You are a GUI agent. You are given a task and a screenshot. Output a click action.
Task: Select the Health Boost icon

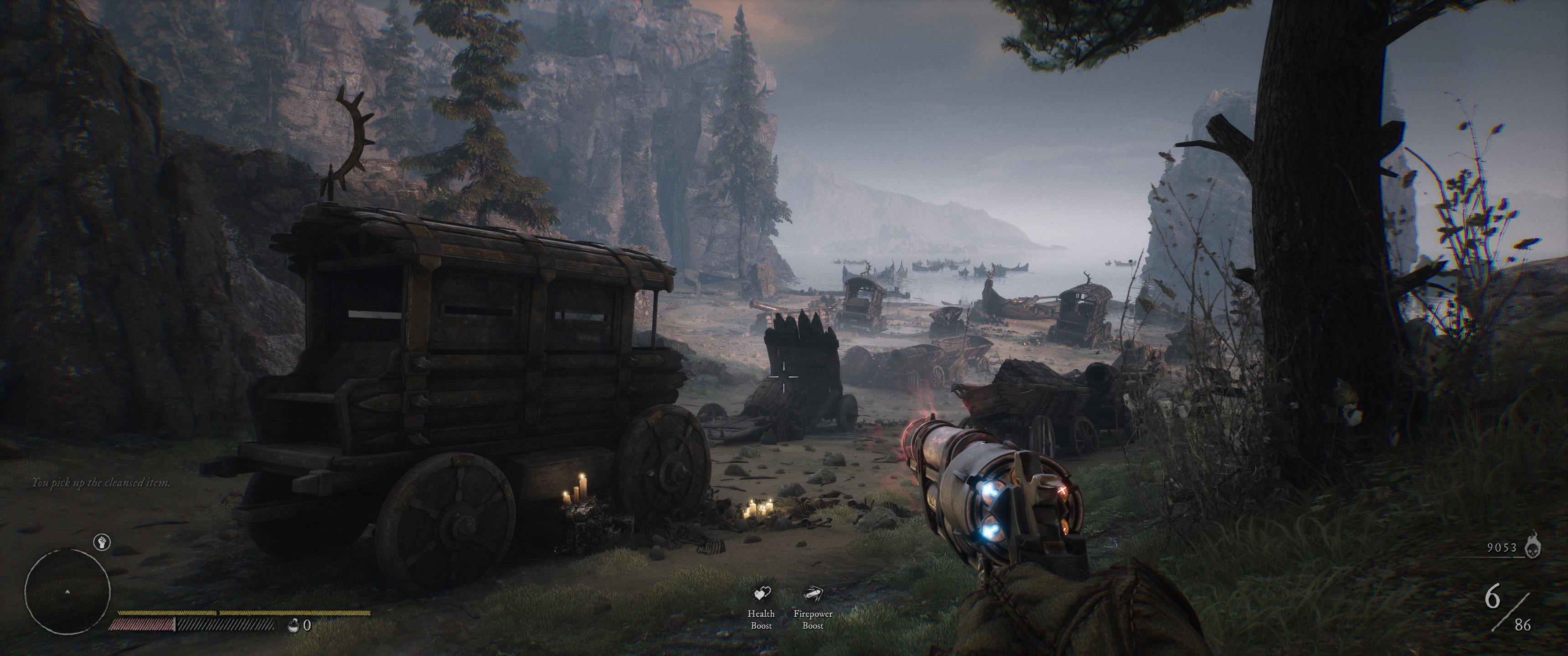[762, 593]
